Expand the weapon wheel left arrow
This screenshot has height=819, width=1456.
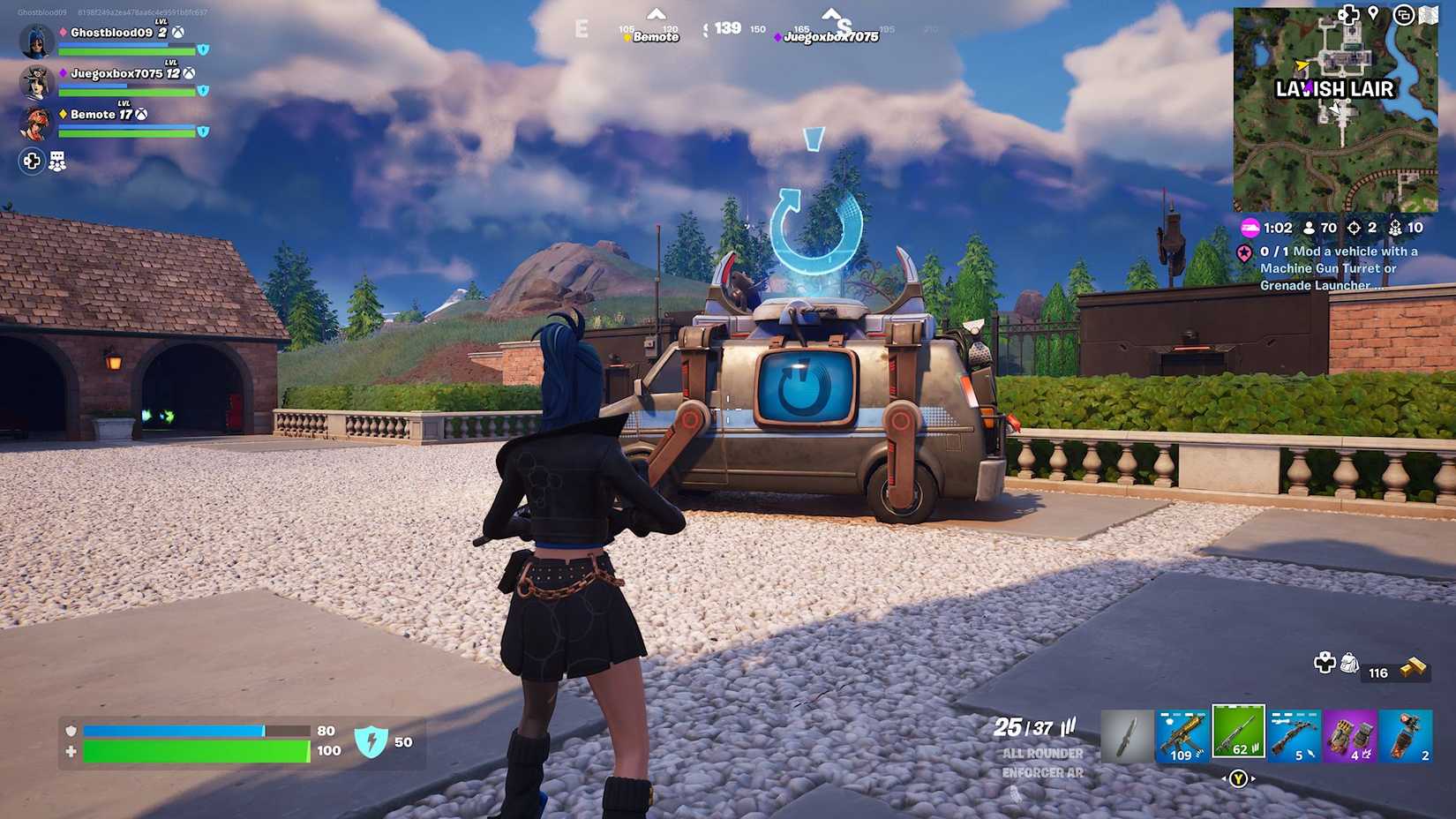[x=1224, y=778]
